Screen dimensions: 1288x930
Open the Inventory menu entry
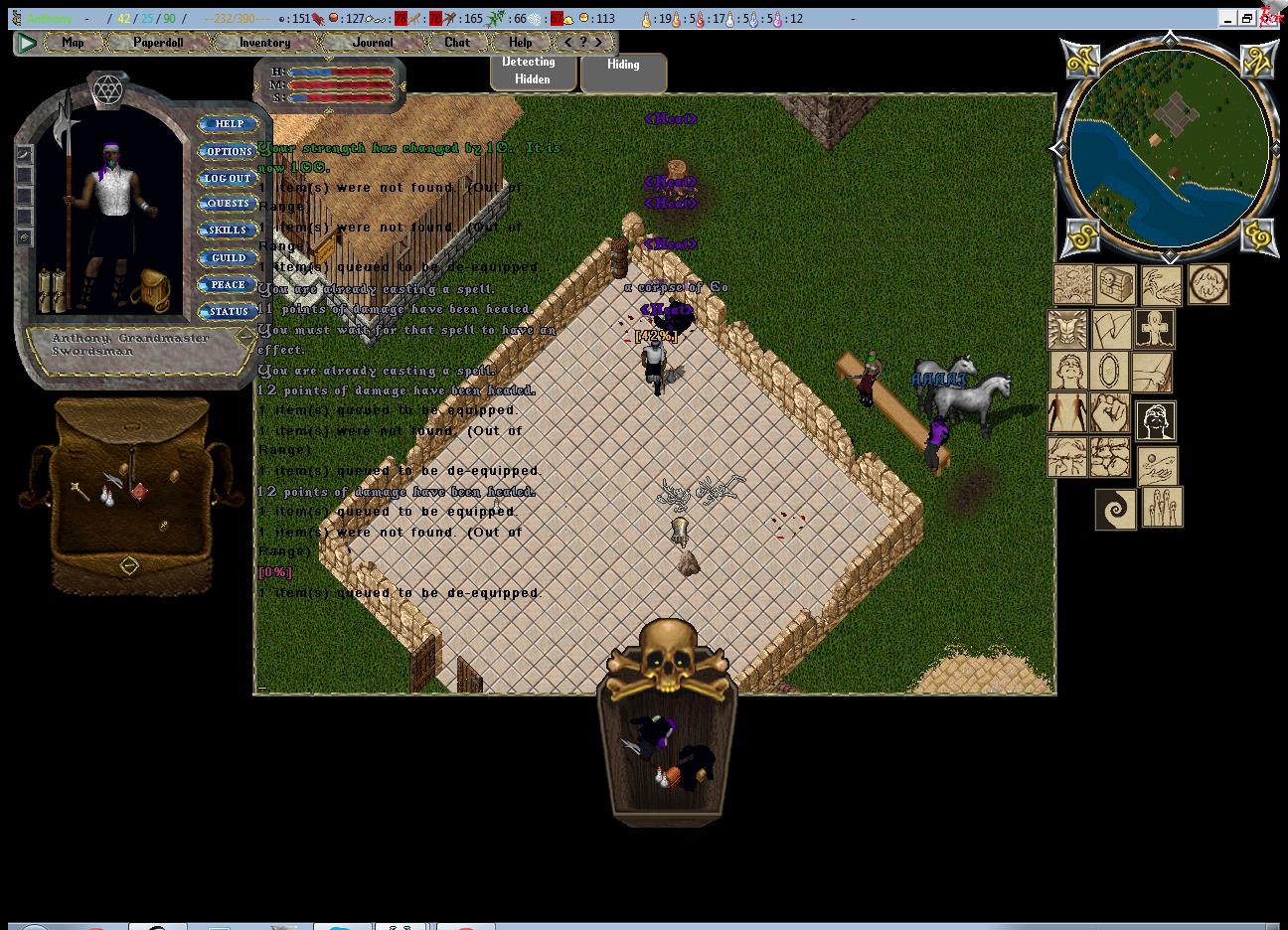coord(264,43)
